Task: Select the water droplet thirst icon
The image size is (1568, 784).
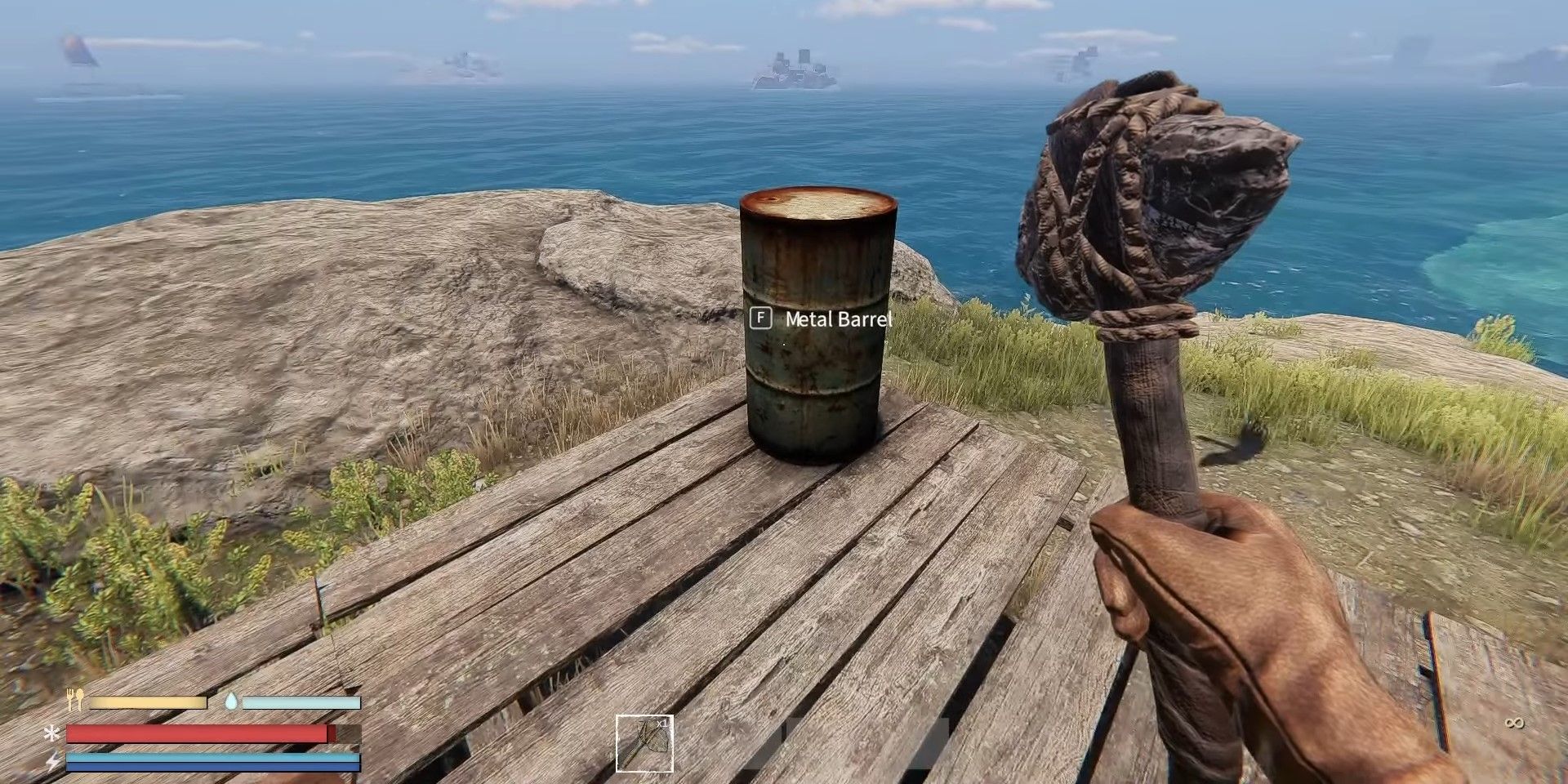Action: [x=231, y=701]
